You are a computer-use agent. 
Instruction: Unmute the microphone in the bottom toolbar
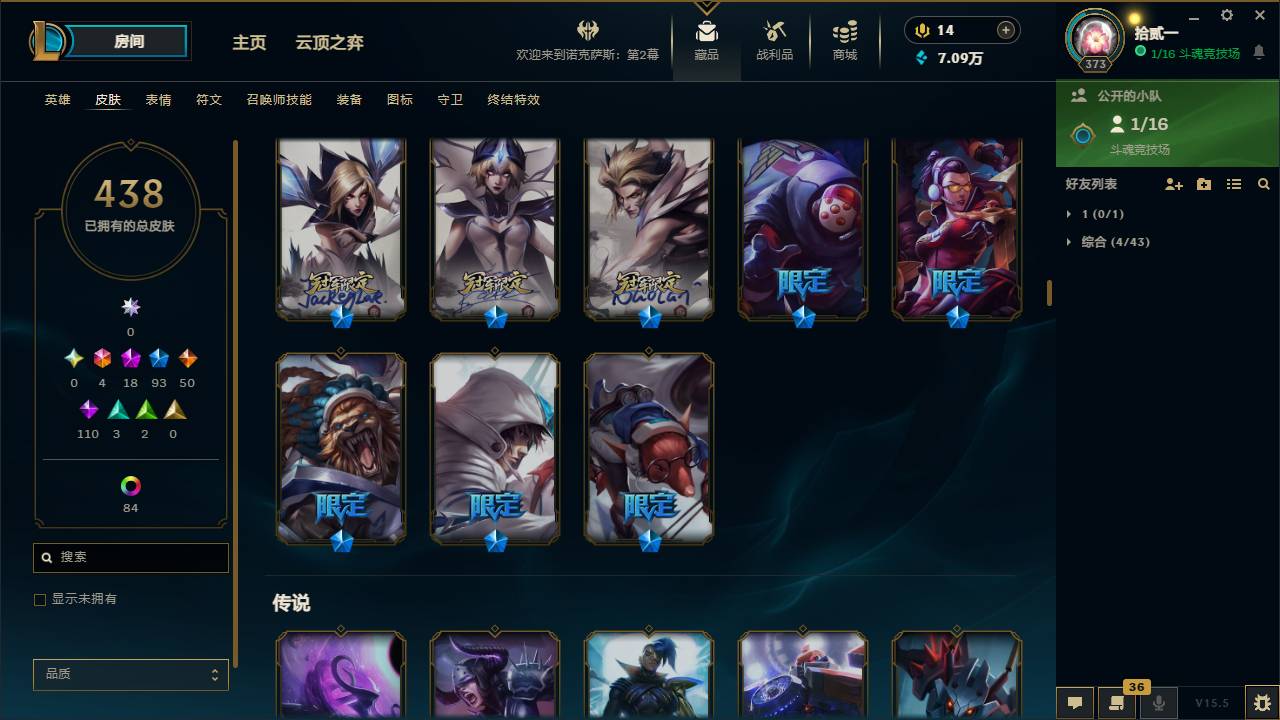coord(1160,703)
